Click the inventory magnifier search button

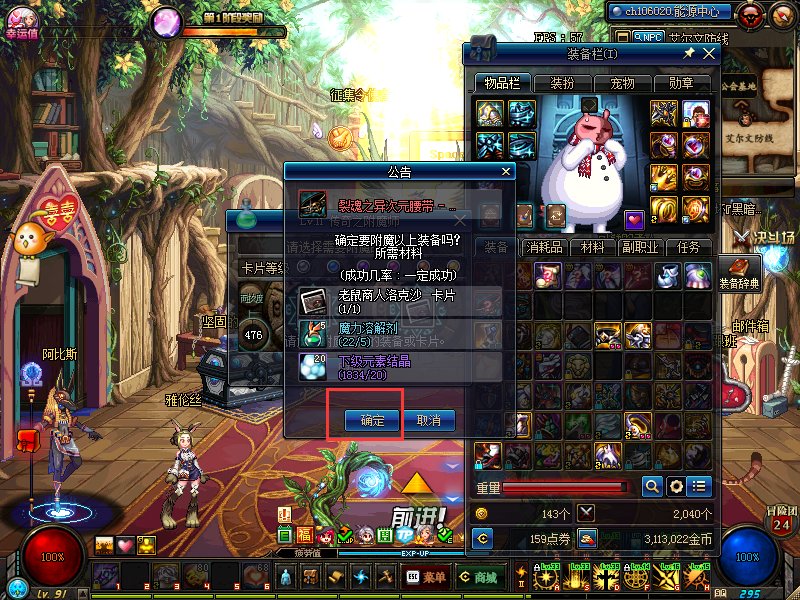(652, 486)
